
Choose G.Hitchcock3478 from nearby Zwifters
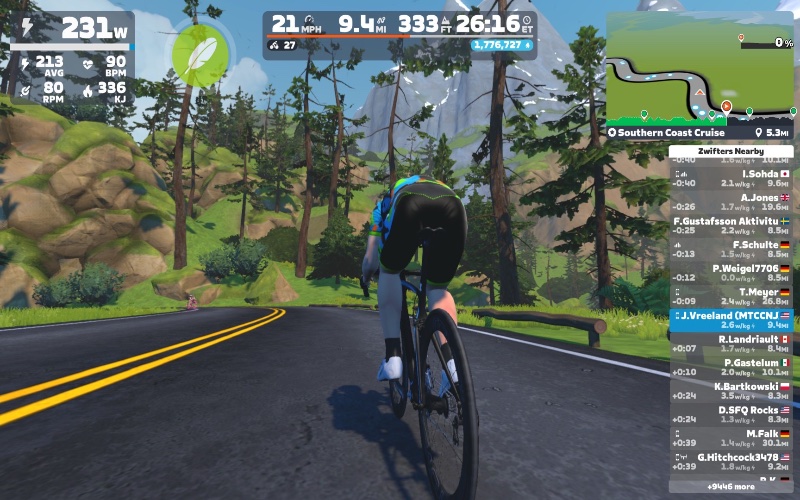tap(731, 461)
